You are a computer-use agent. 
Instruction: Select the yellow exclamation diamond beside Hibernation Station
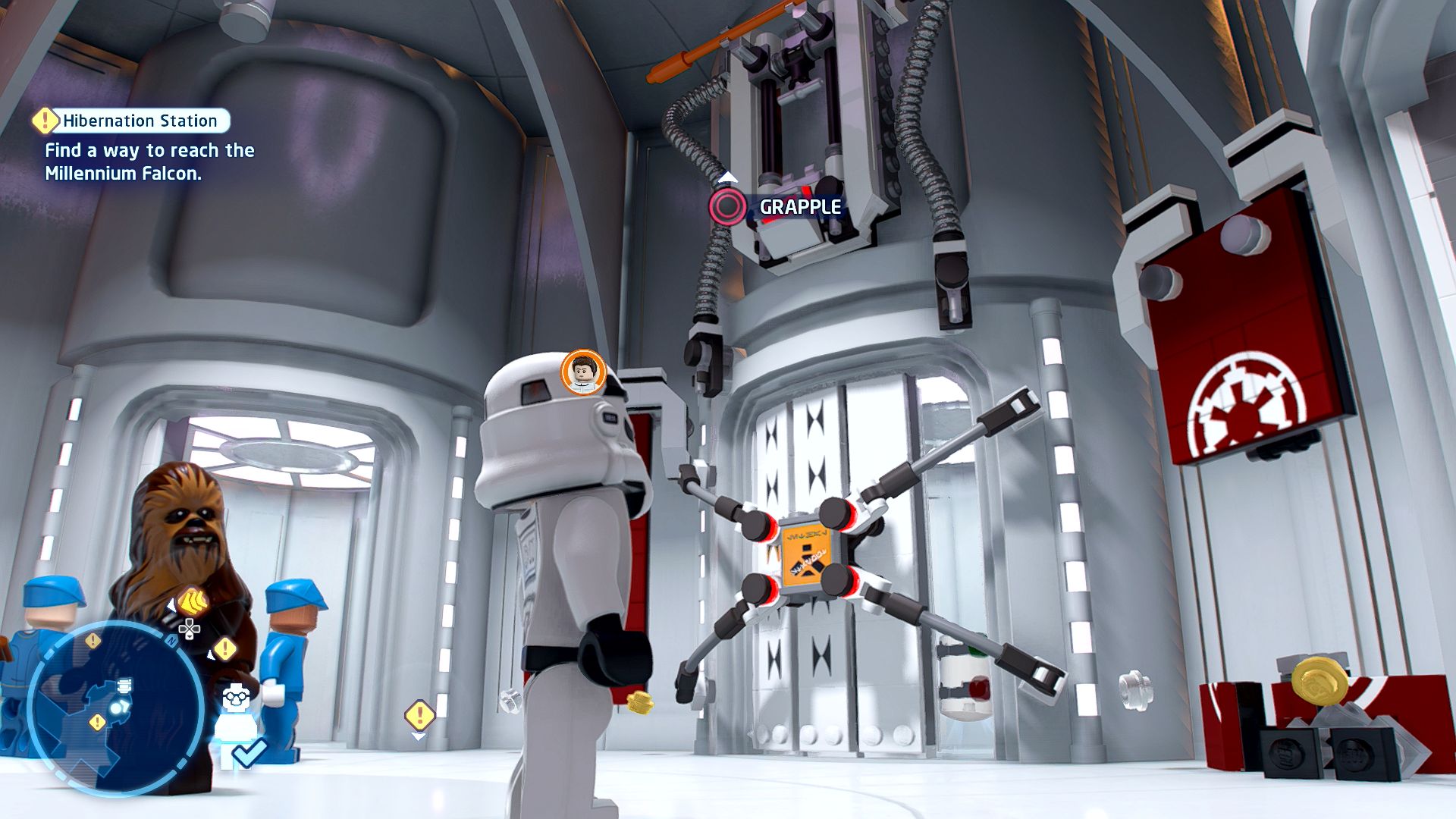coord(45,120)
